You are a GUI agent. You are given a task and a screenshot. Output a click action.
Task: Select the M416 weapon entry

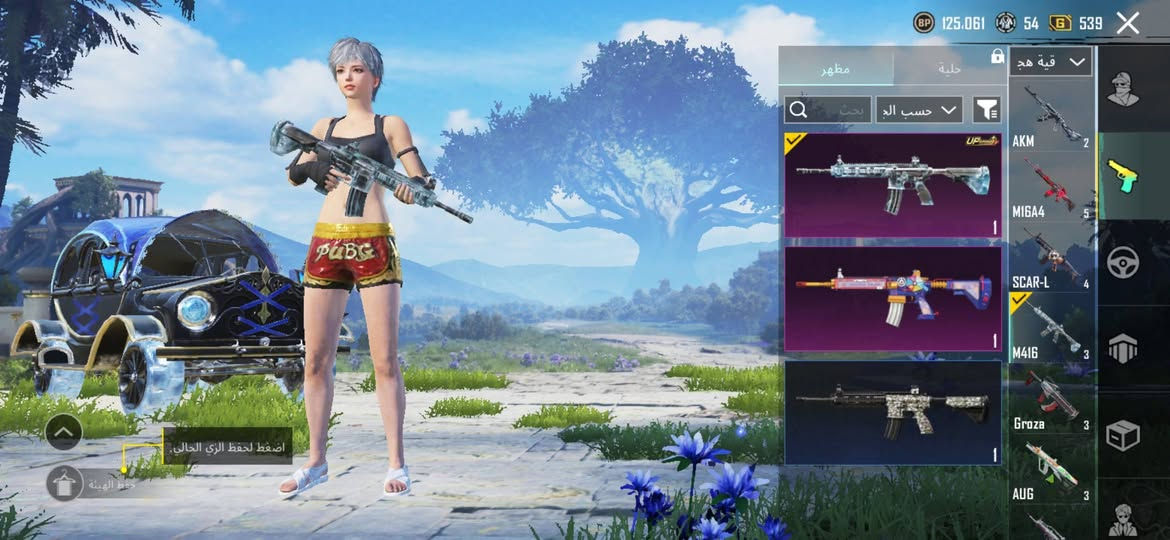coord(1051,328)
